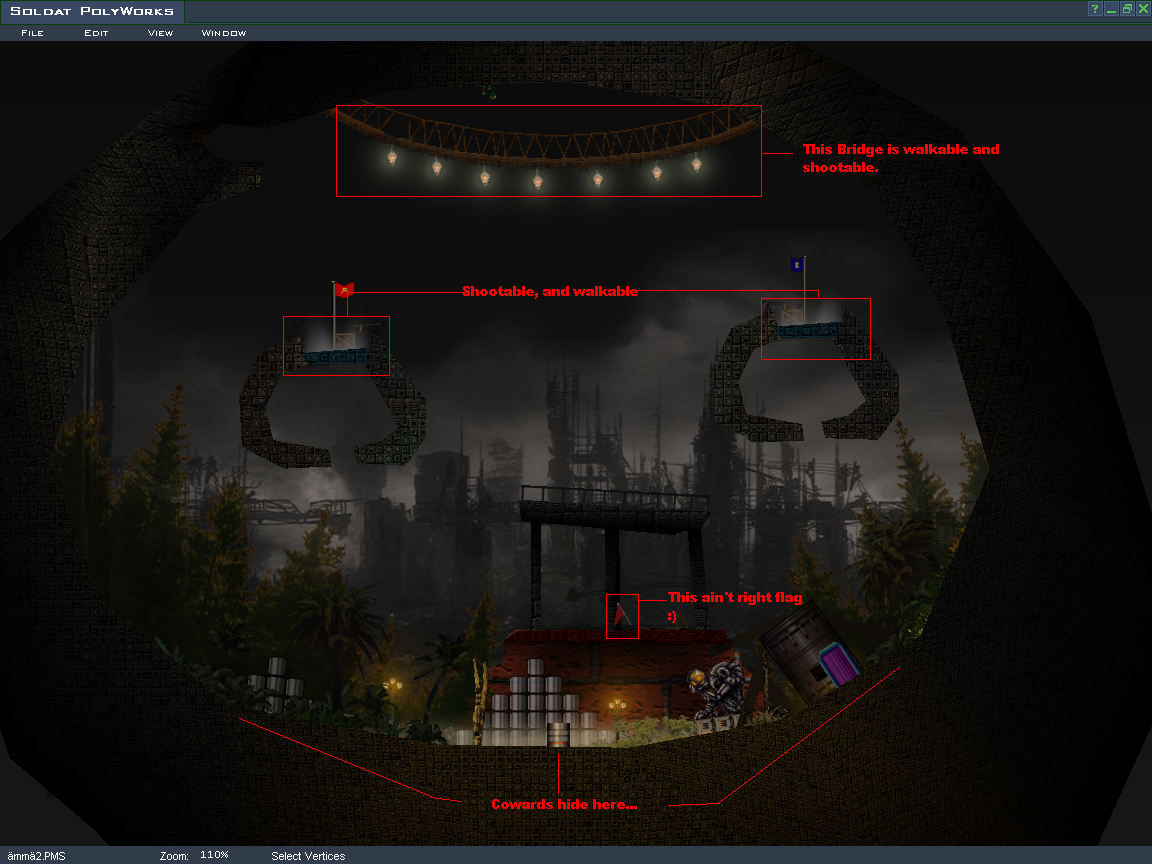This screenshot has width=1152, height=864.
Task: Minimize the PolyWorks window
Action: tap(1111, 9)
